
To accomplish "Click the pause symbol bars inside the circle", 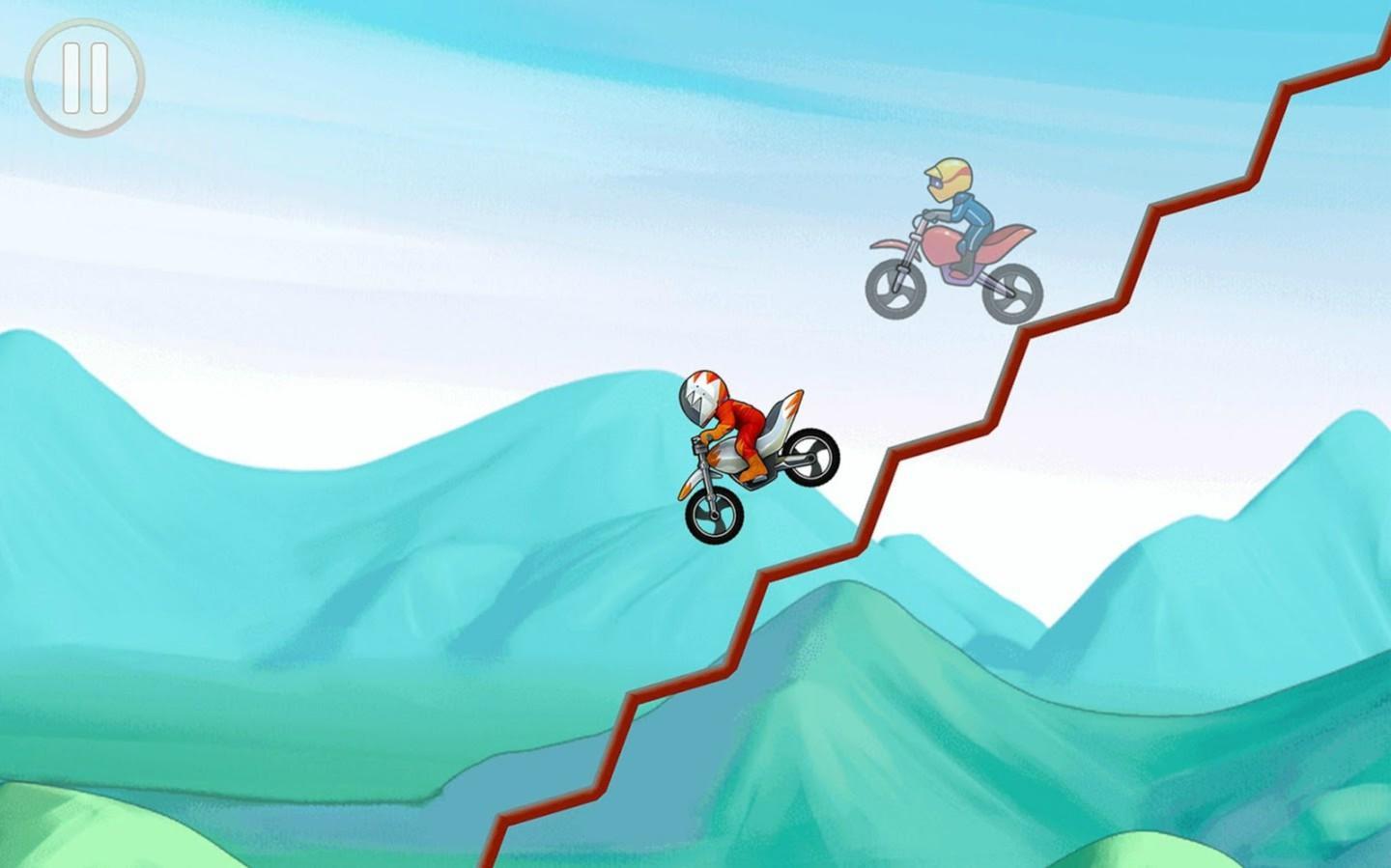I will [85, 77].
